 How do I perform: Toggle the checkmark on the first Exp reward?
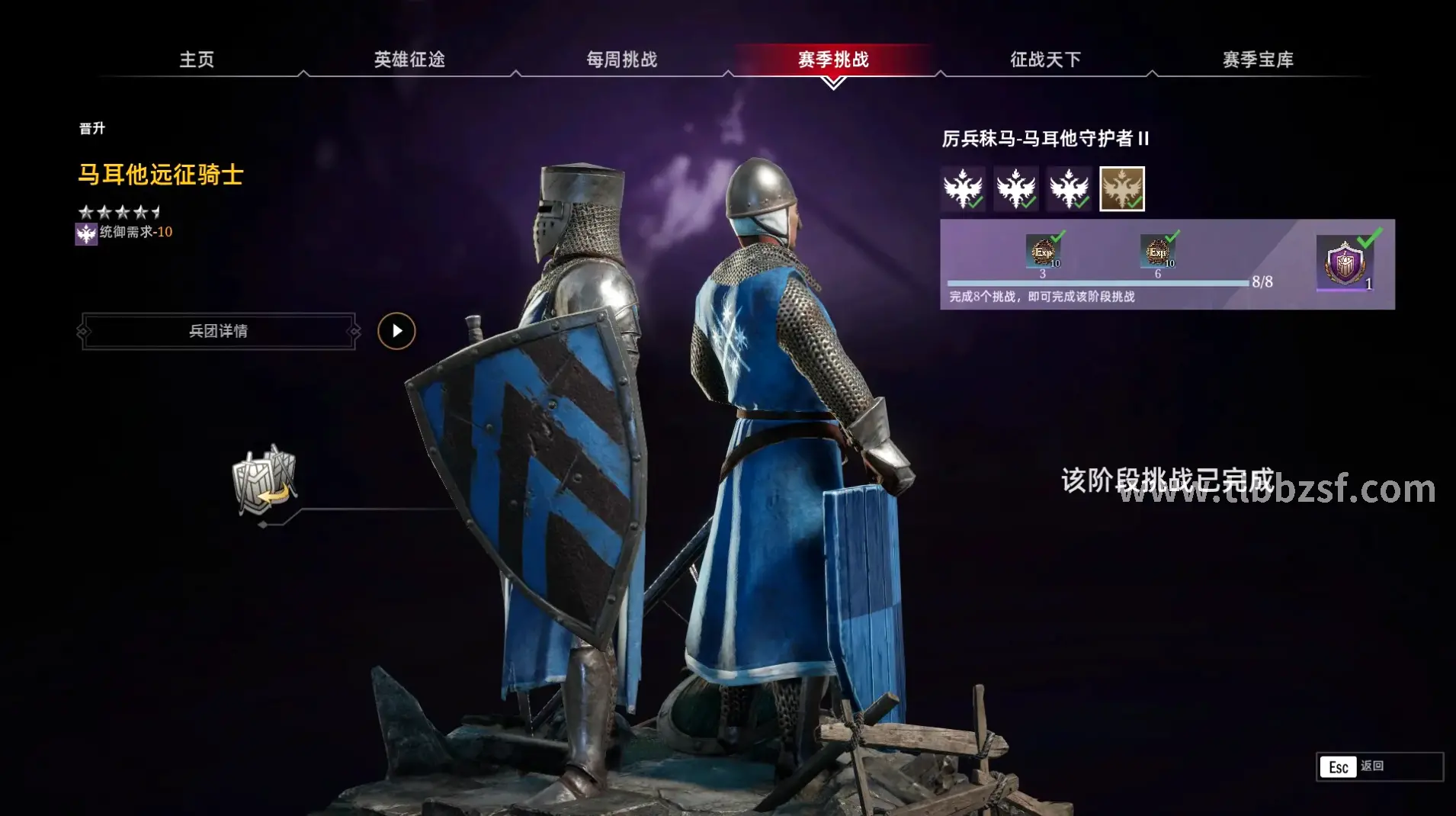(1060, 238)
